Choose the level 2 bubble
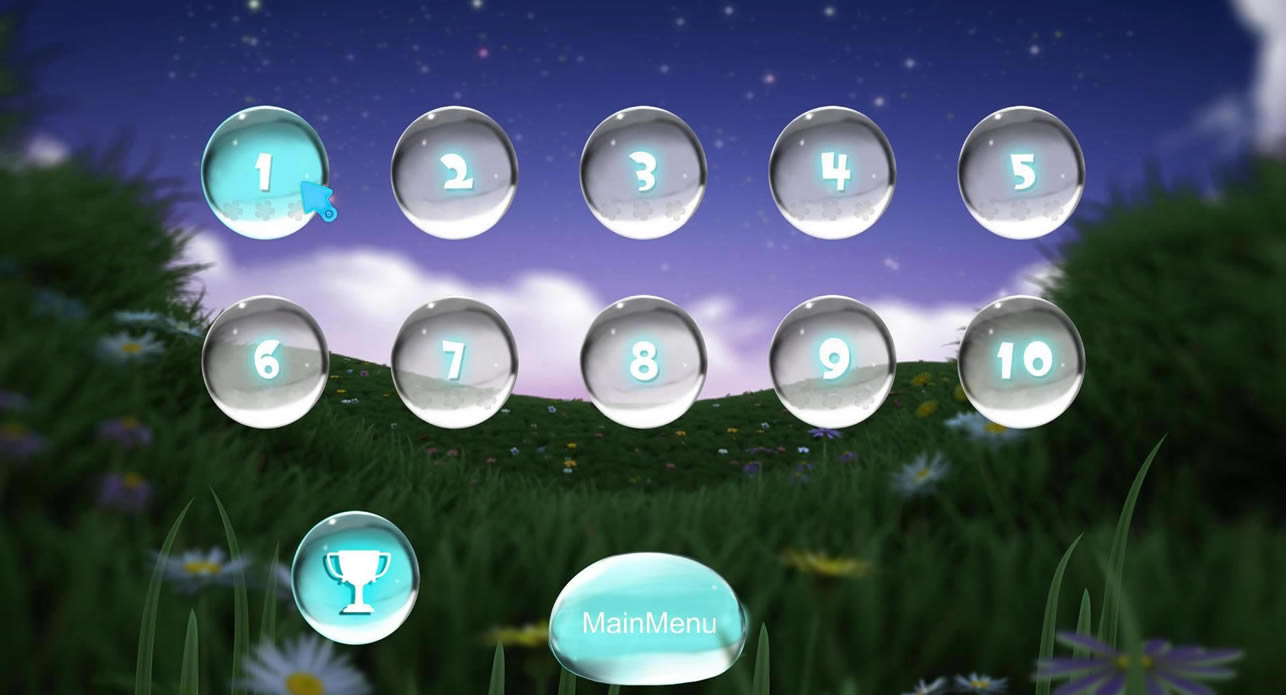This screenshot has width=1286, height=695. tap(454, 172)
